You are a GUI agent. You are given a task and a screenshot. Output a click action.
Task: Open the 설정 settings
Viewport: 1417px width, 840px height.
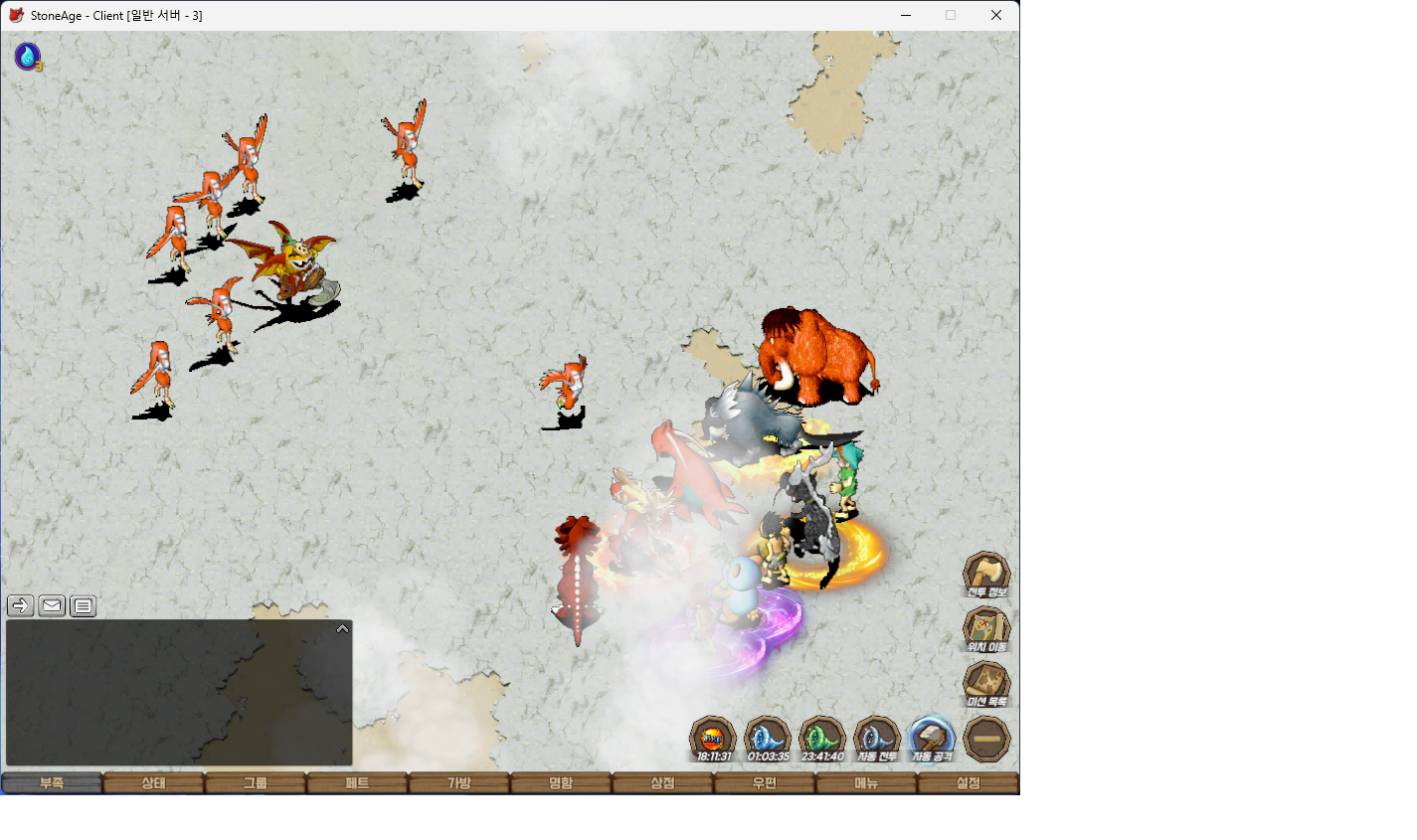968,783
